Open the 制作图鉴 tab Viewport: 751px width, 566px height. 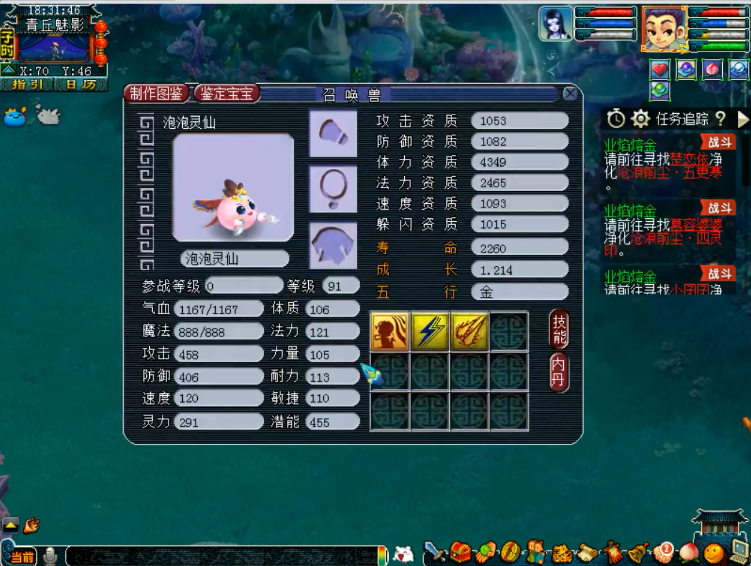tap(157, 93)
